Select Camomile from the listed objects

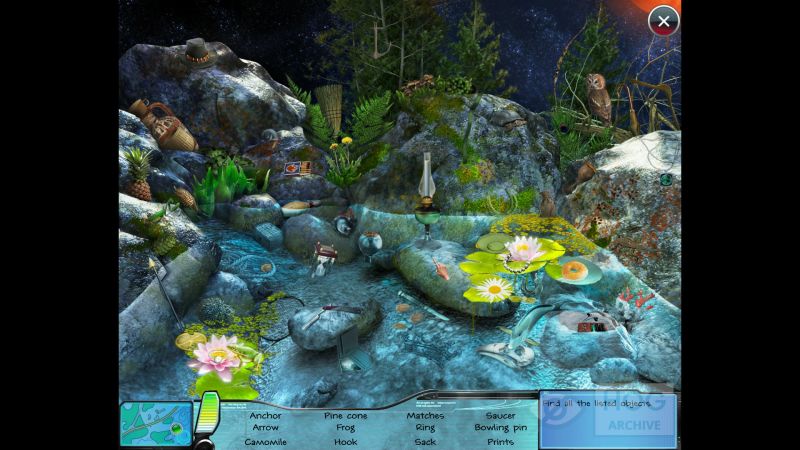pos(266,441)
